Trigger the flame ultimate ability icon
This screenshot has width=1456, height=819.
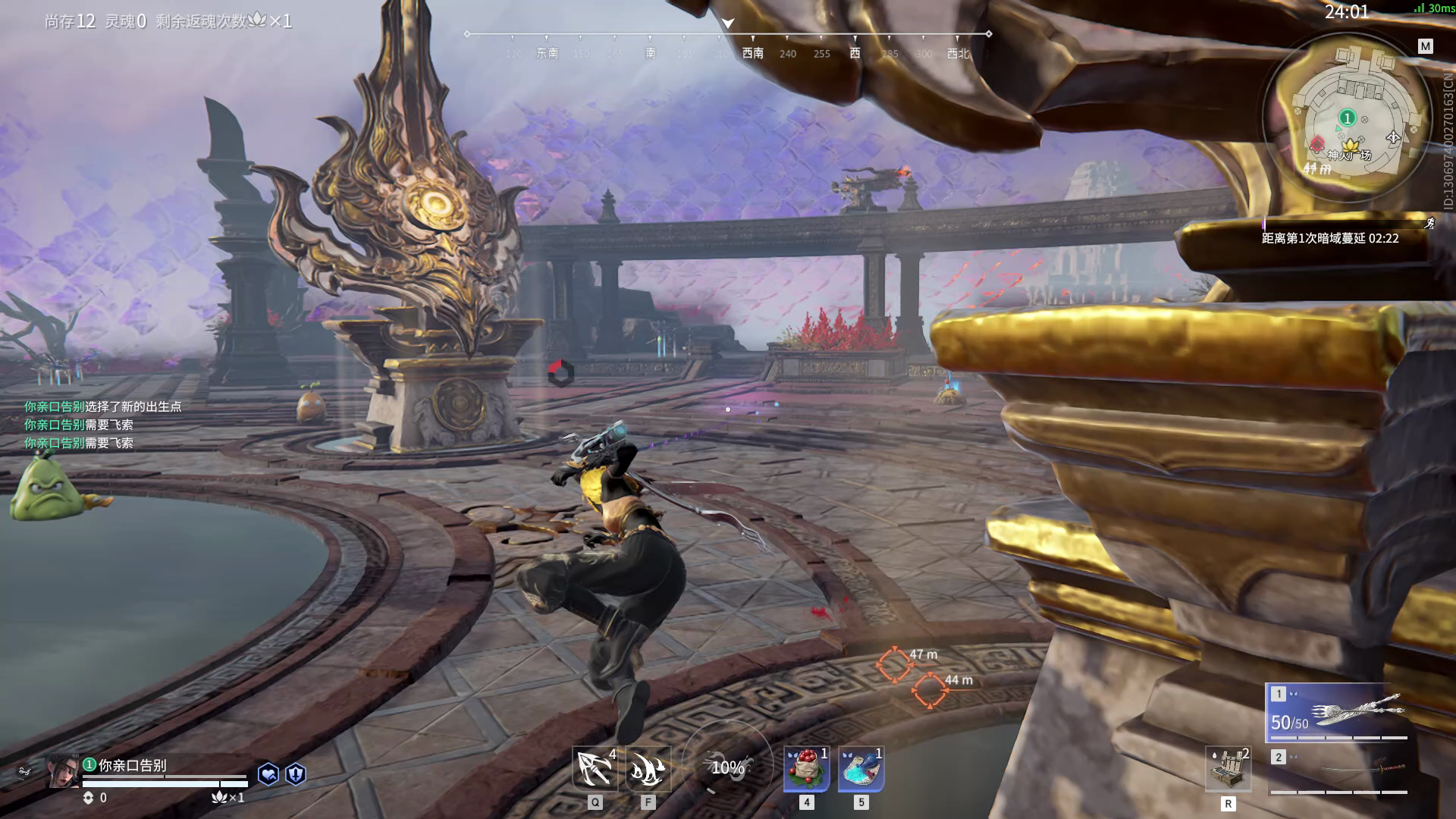648,769
